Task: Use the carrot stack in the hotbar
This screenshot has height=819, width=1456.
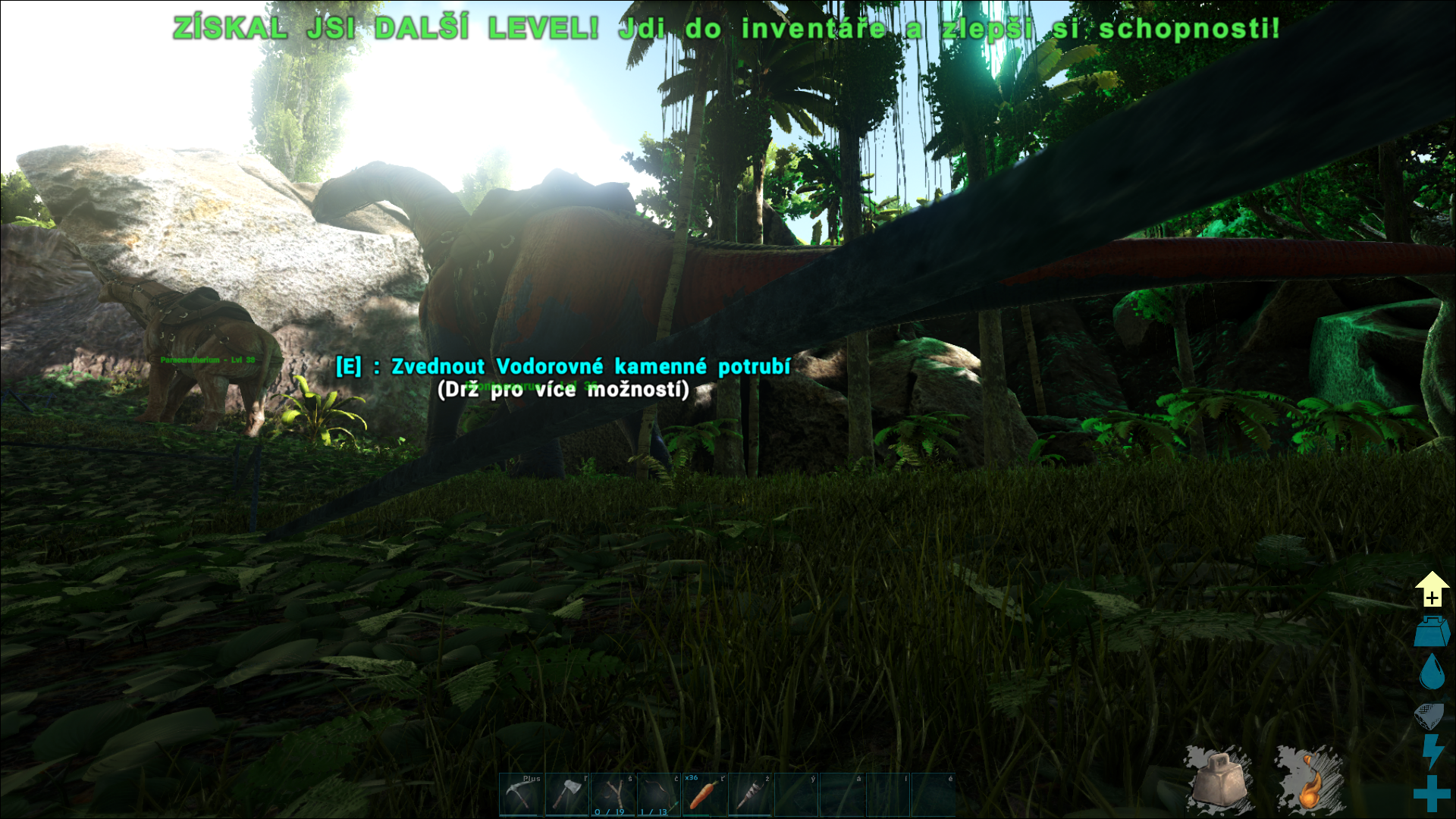Action: point(704,795)
